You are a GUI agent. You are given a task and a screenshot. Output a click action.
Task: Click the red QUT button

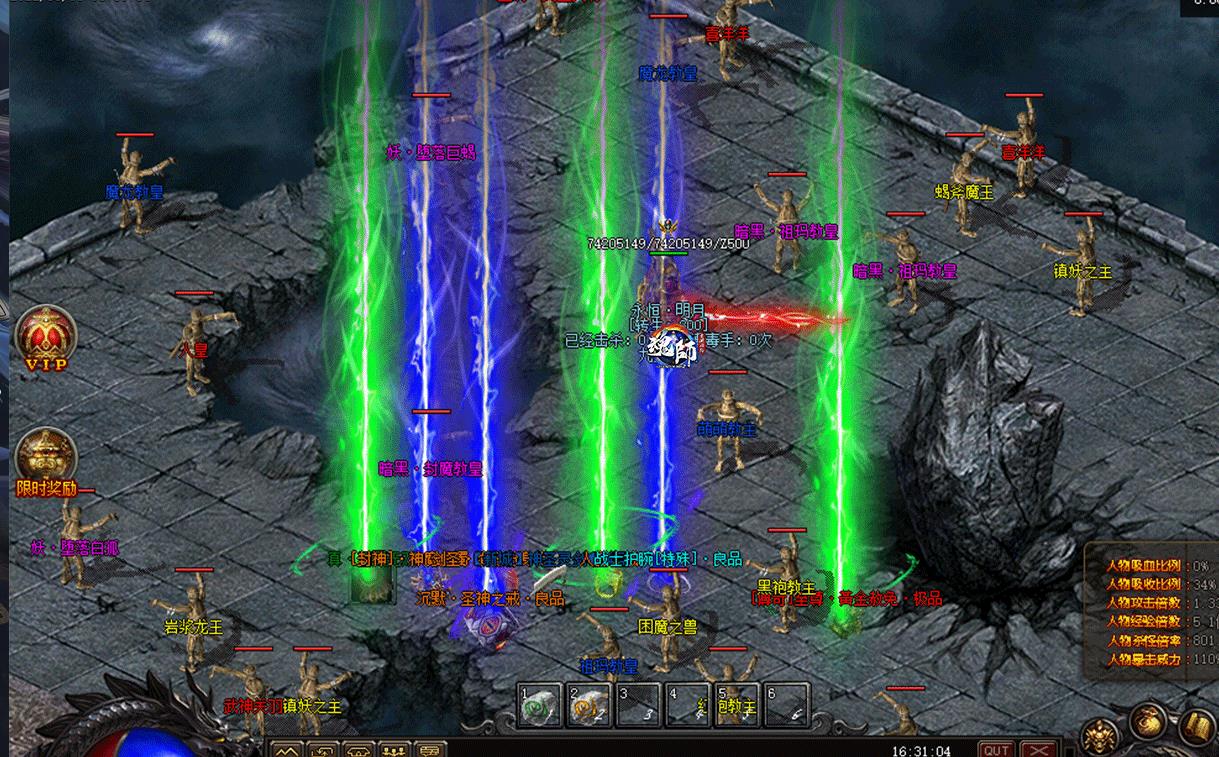point(995,749)
